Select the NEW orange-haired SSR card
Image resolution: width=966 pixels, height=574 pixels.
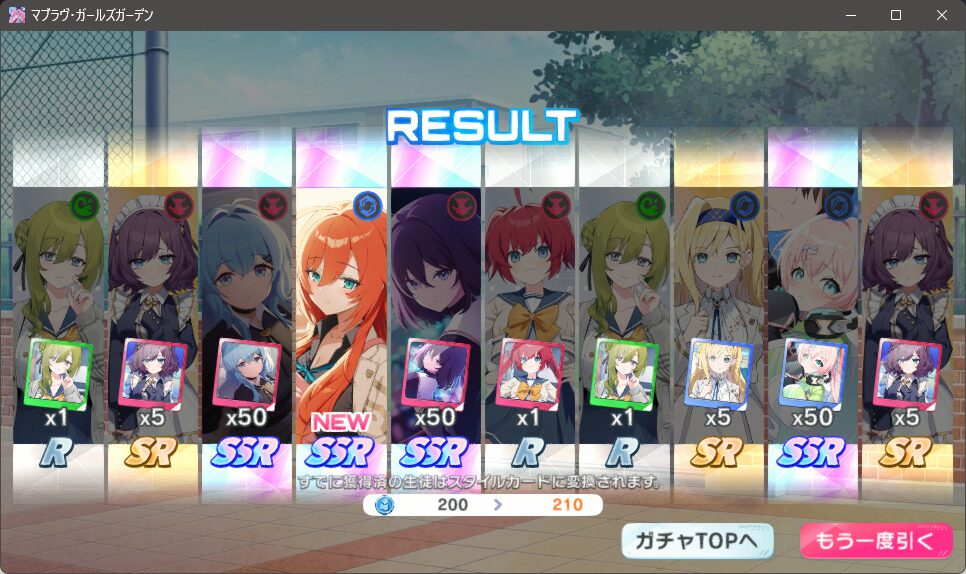point(342,310)
